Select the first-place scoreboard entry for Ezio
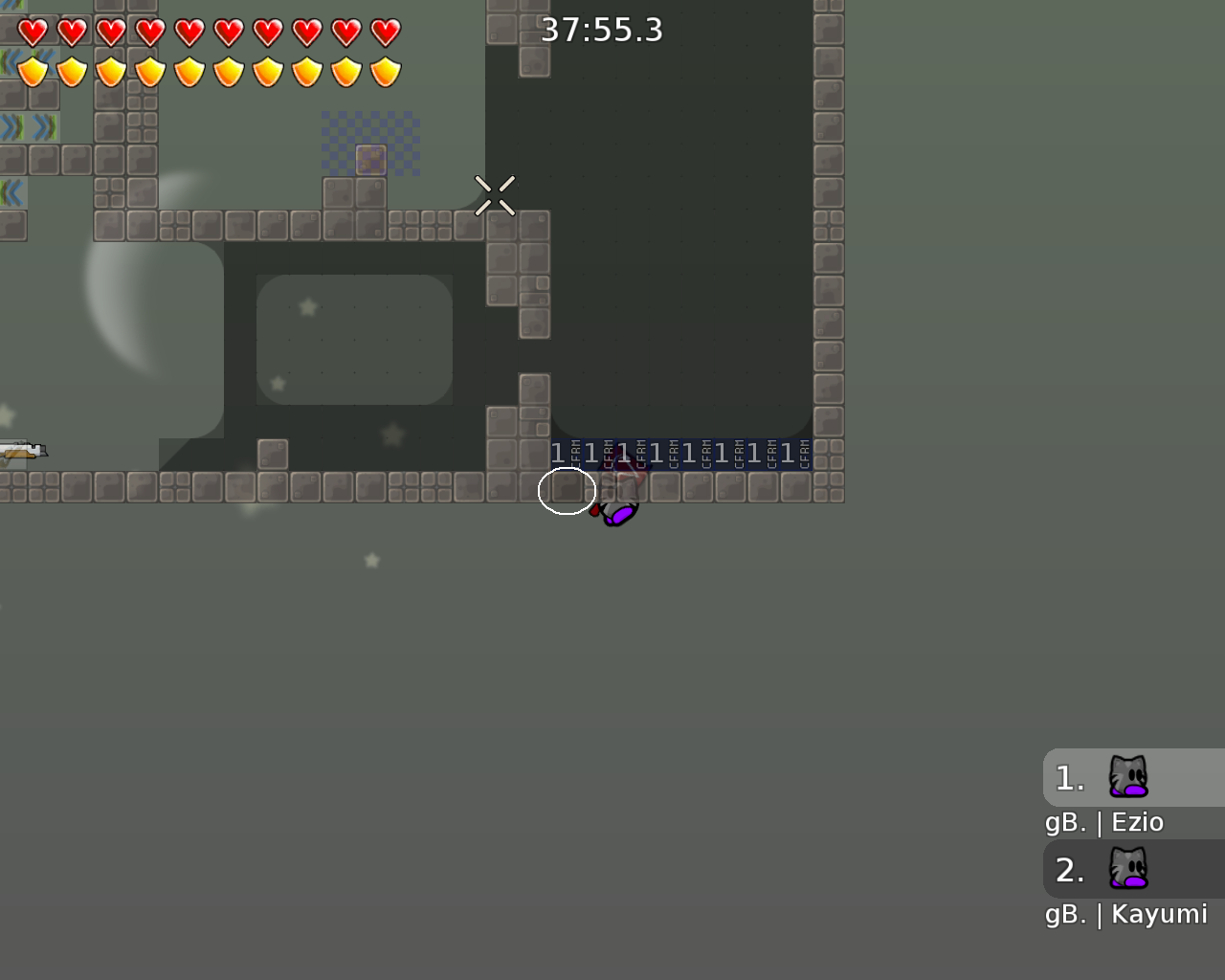 coord(1101,778)
